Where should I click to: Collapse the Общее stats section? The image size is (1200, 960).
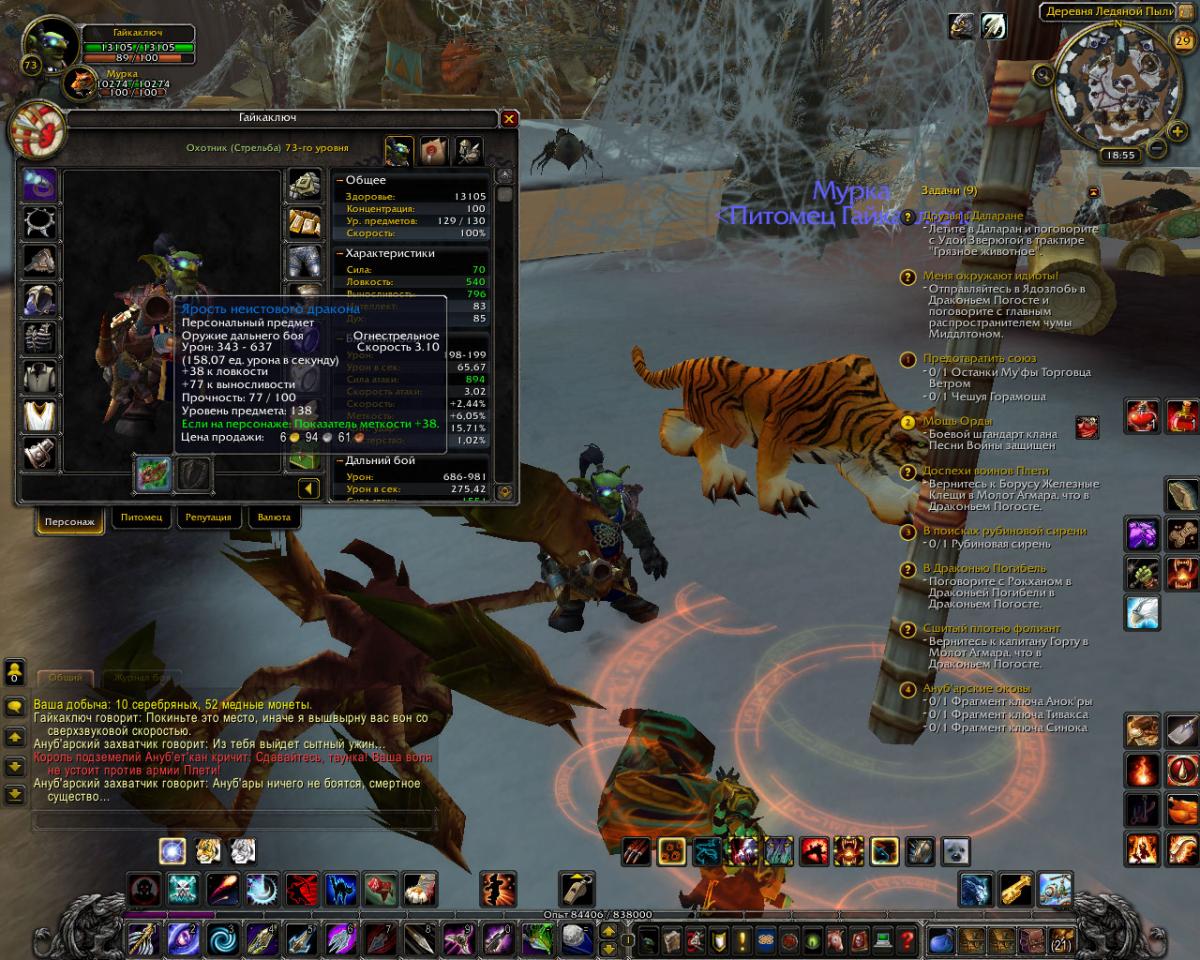pyautogui.click(x=341, y=180)
